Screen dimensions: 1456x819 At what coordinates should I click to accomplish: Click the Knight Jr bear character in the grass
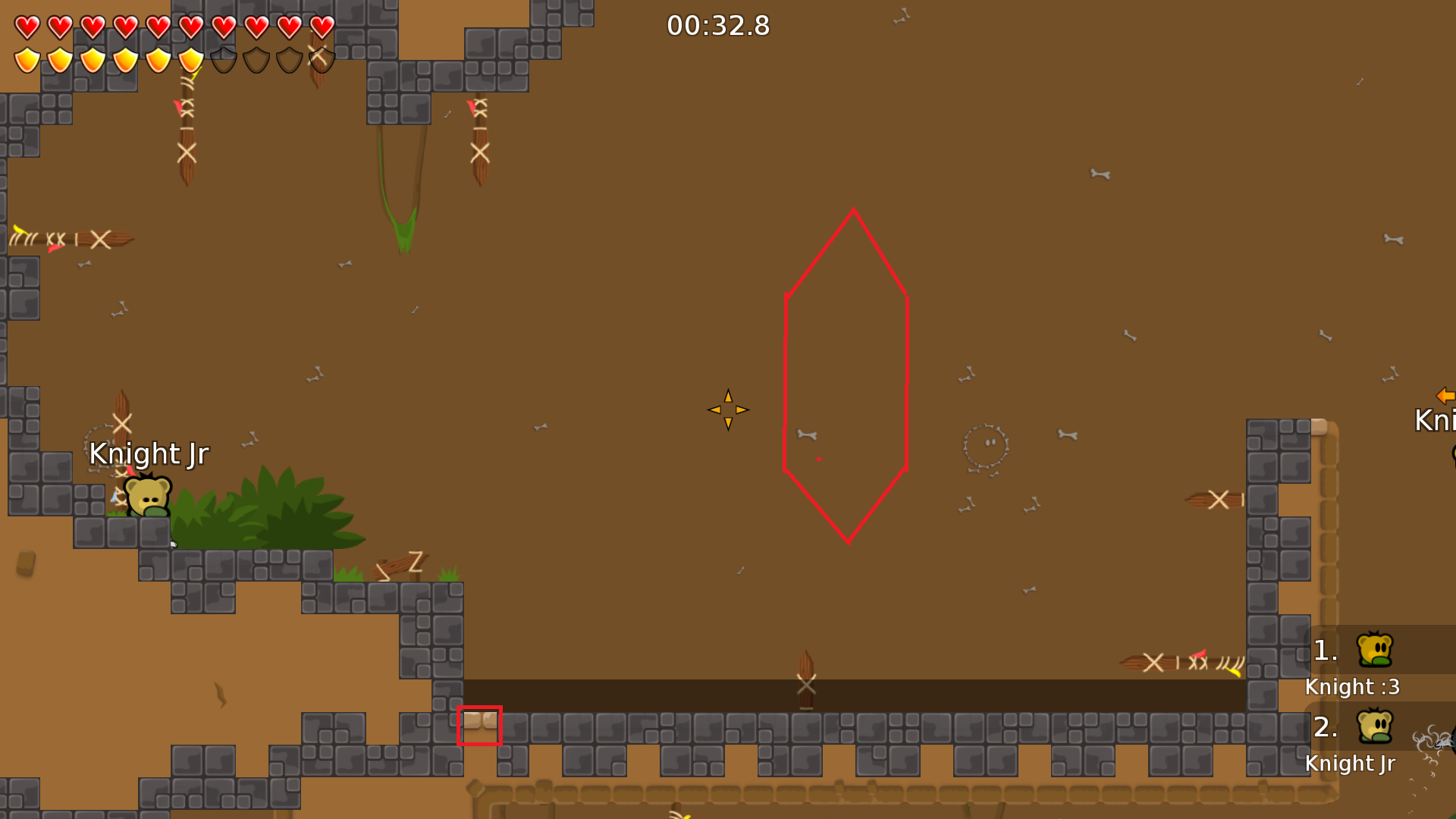click(x=146, y=497)
